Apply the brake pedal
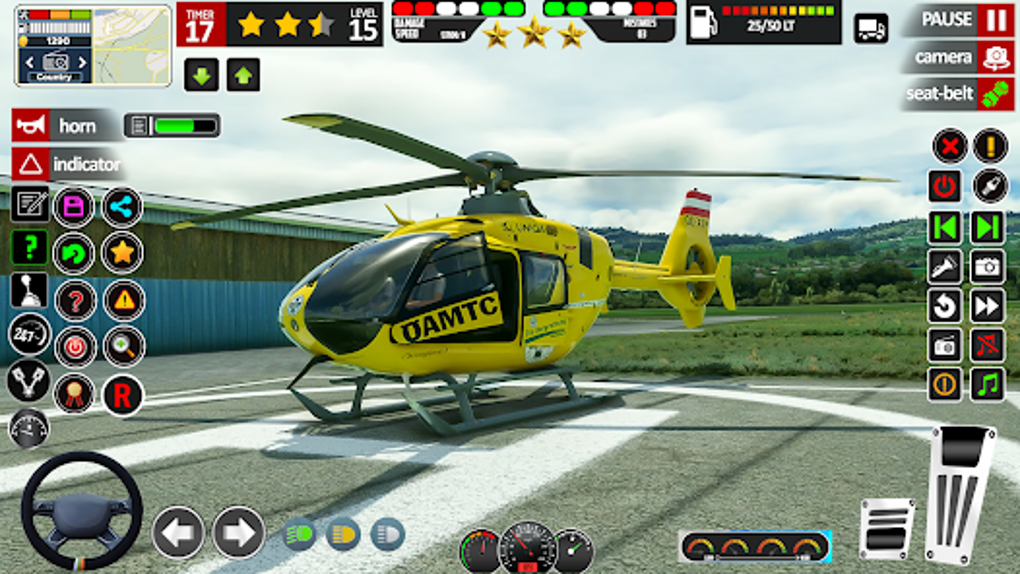 tap(886, 529)
